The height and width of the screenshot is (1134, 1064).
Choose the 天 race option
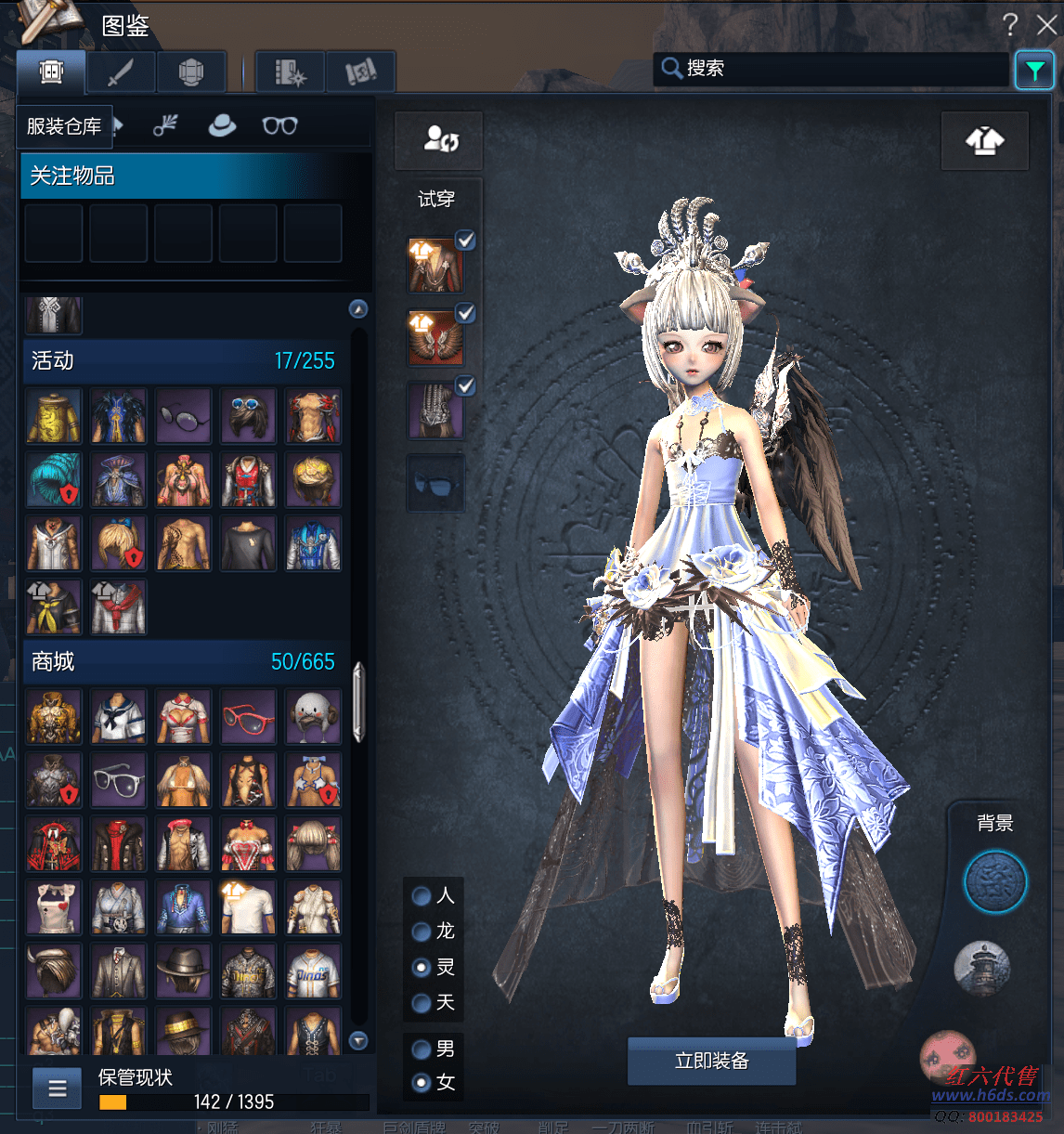pyautogui.click(x=422, y=1003)
